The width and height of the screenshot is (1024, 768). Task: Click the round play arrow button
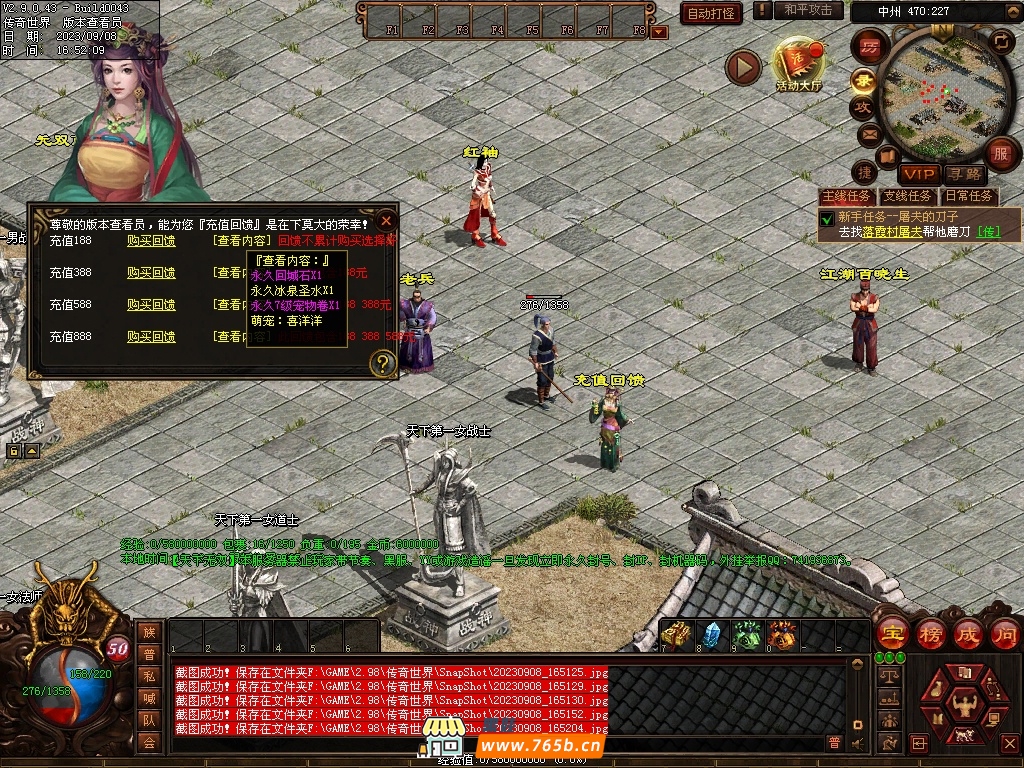pos(743,67)
